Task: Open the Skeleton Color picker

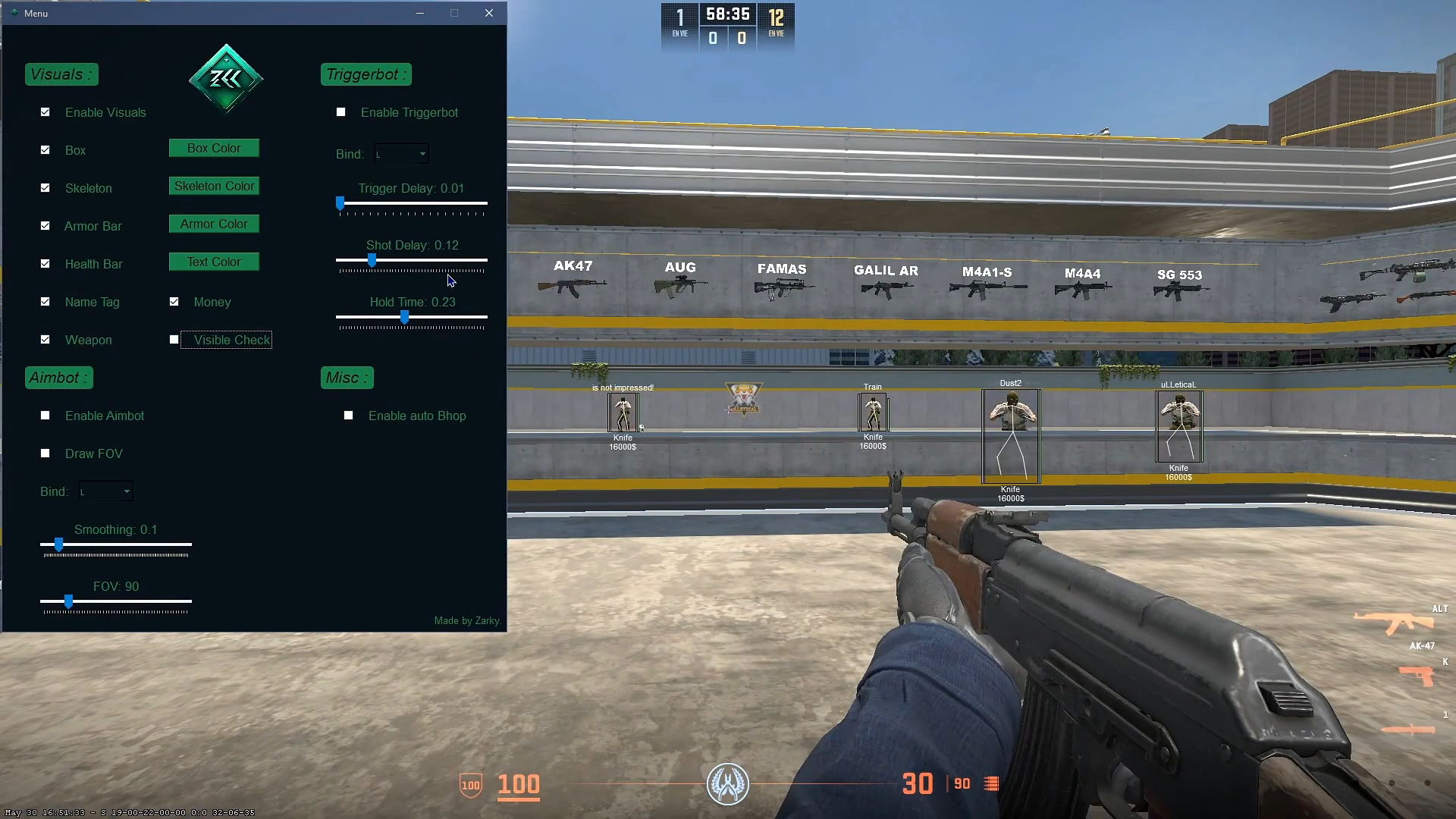Action: (x=213, y=185)
